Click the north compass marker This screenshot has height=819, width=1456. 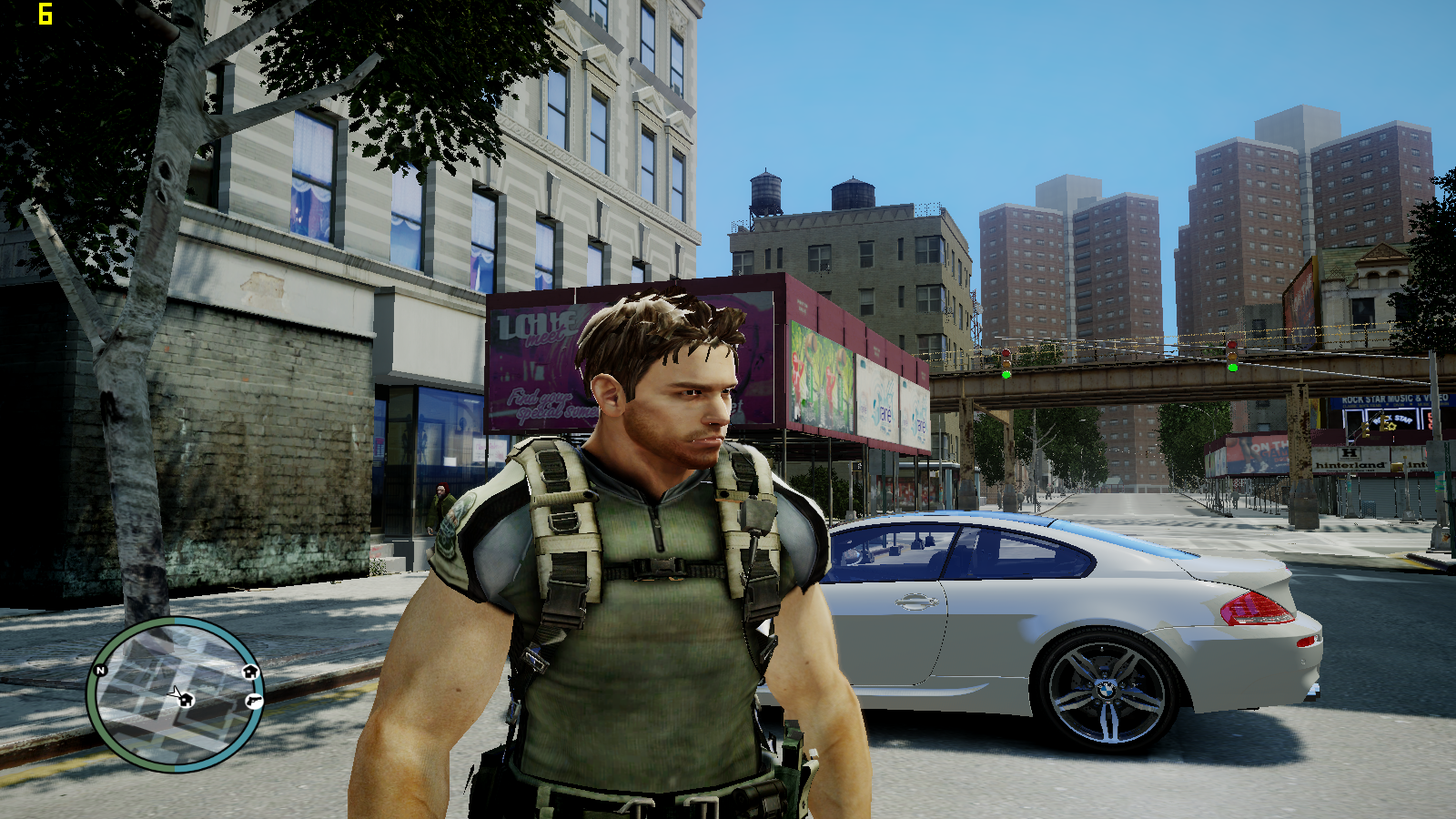click(101, 671)
